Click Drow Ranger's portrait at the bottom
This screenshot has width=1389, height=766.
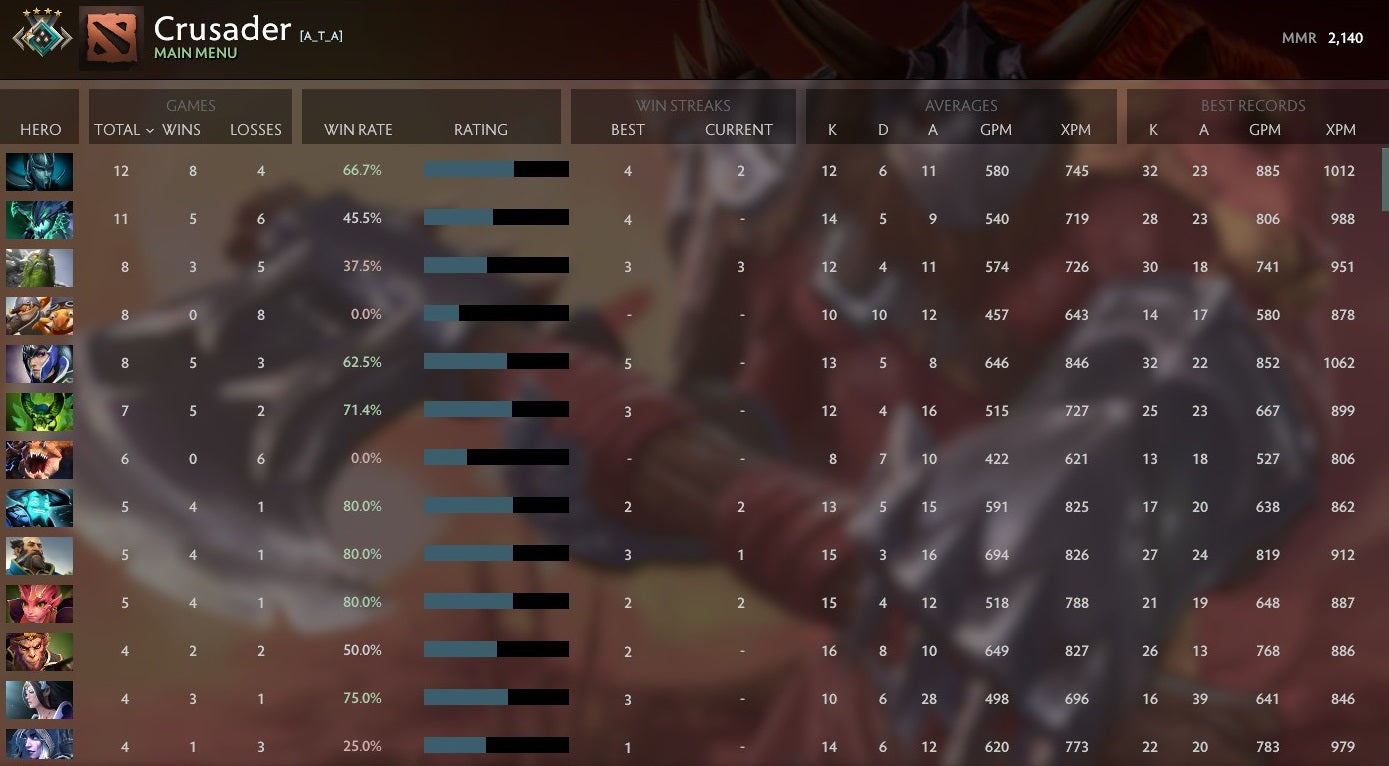point(39,746)
